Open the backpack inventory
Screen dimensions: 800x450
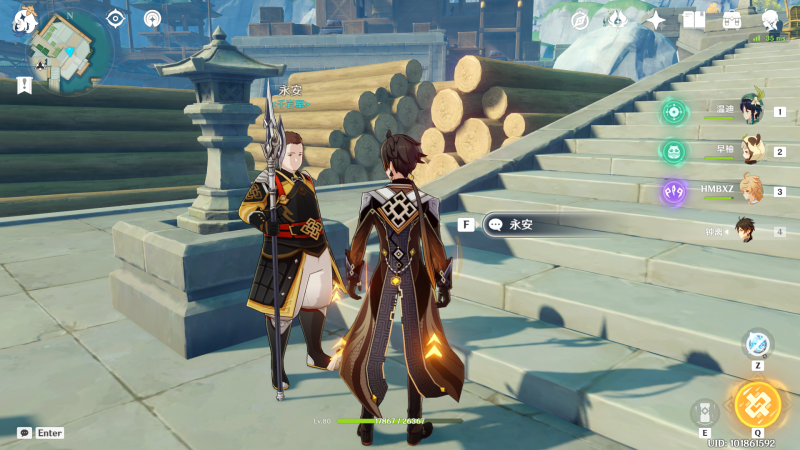[x=732, y=20]
